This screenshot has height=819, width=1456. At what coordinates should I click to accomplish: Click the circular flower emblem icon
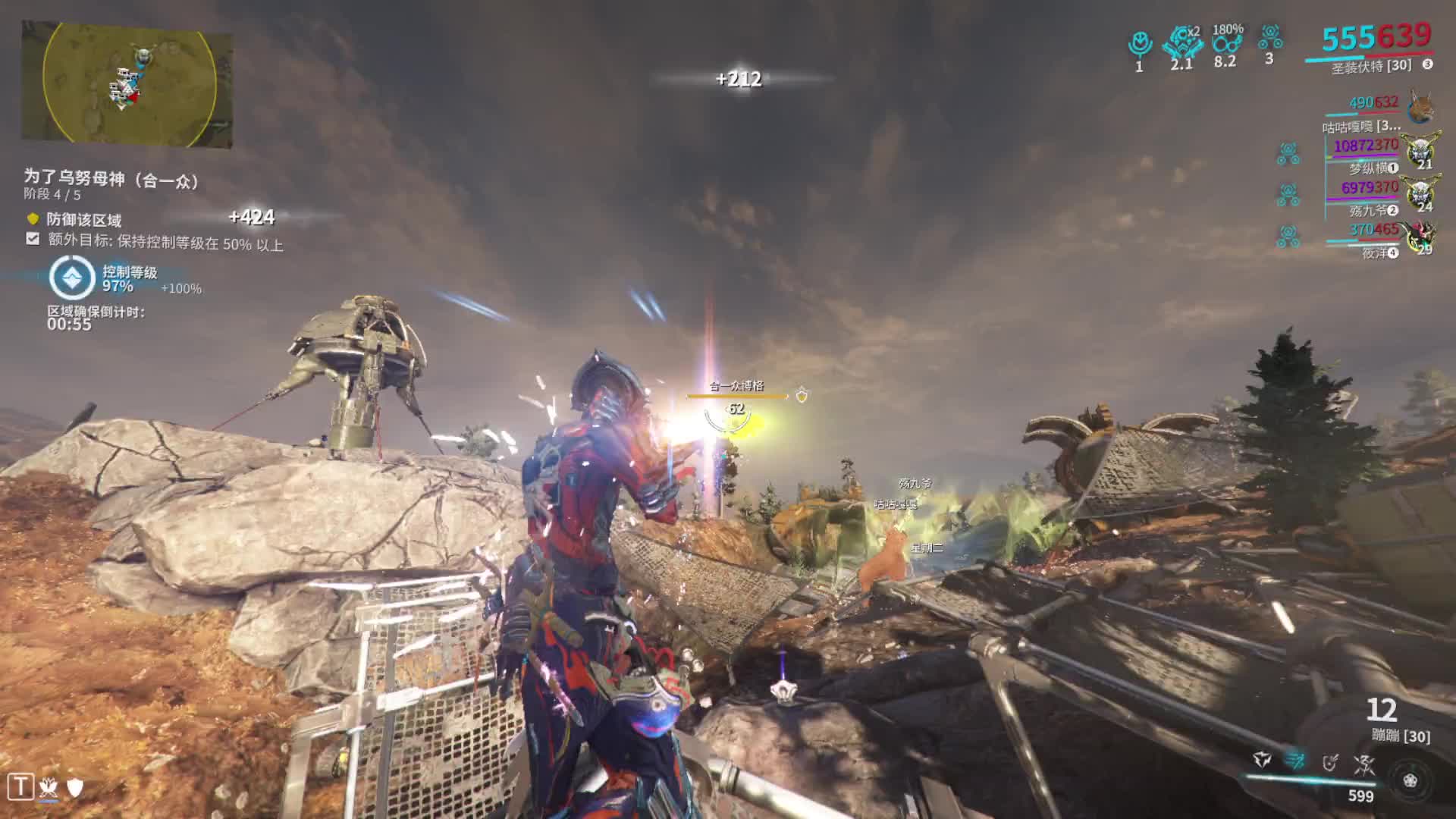(x=1410, y=780)
